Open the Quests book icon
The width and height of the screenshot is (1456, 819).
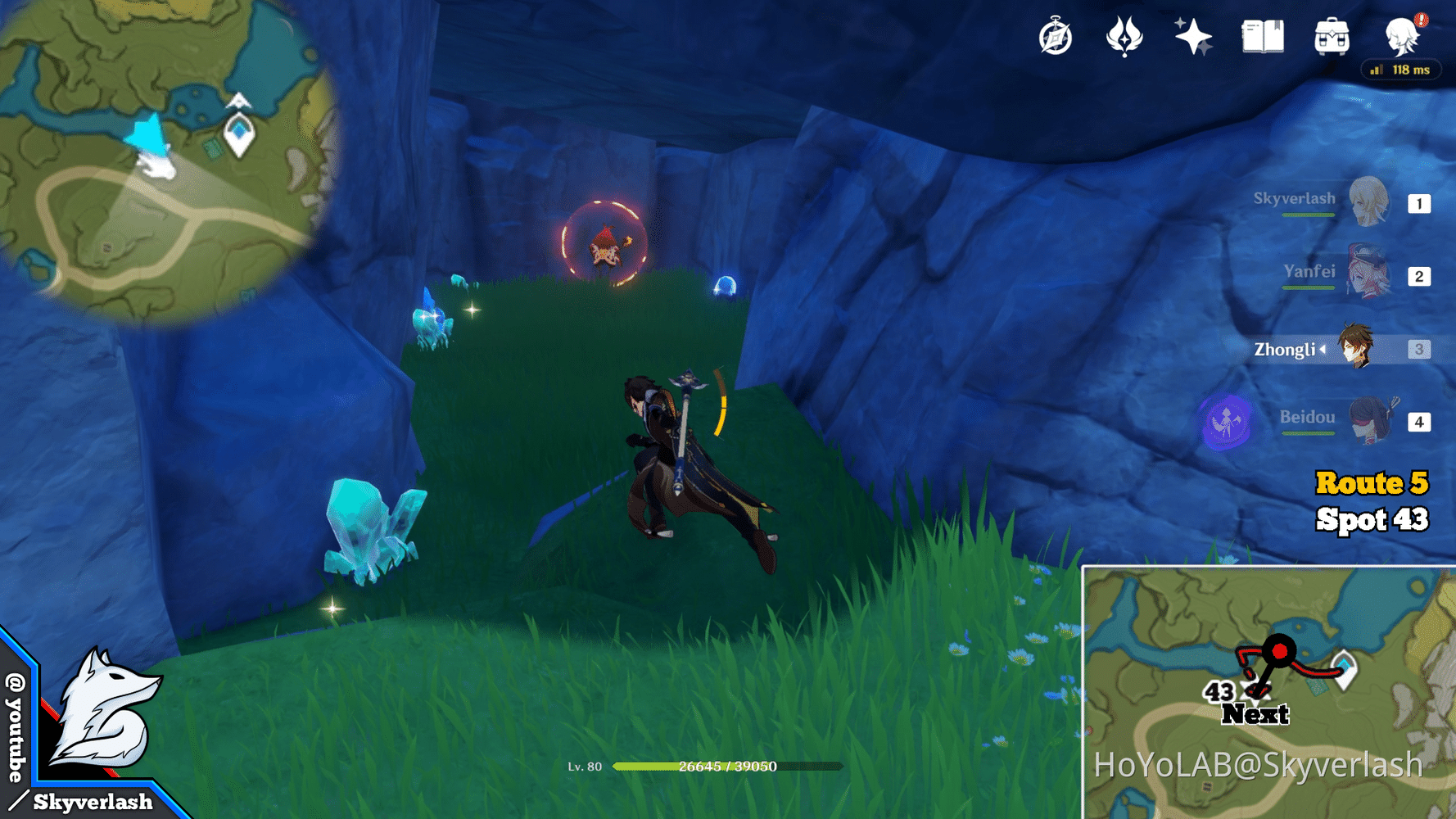[x=1261, y=37]
